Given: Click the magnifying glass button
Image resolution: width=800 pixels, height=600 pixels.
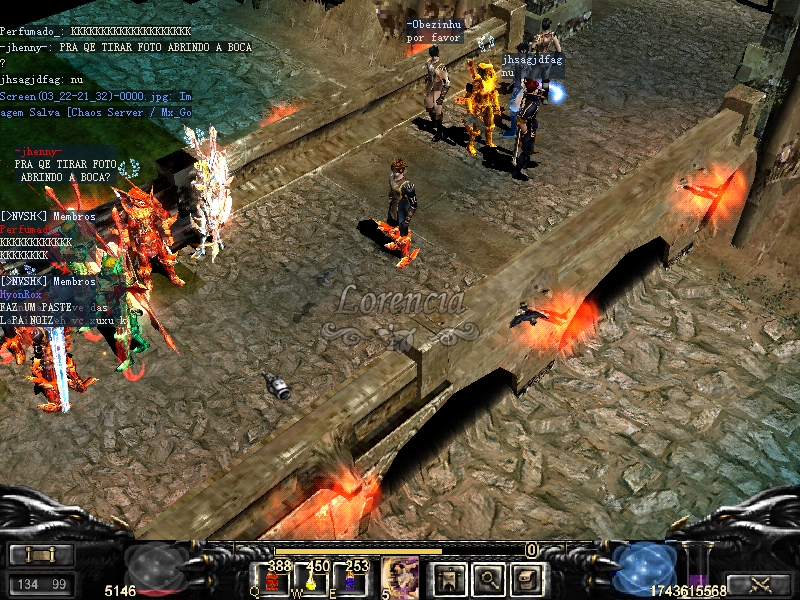Looking at the screenshot, I should coord(488,578).
